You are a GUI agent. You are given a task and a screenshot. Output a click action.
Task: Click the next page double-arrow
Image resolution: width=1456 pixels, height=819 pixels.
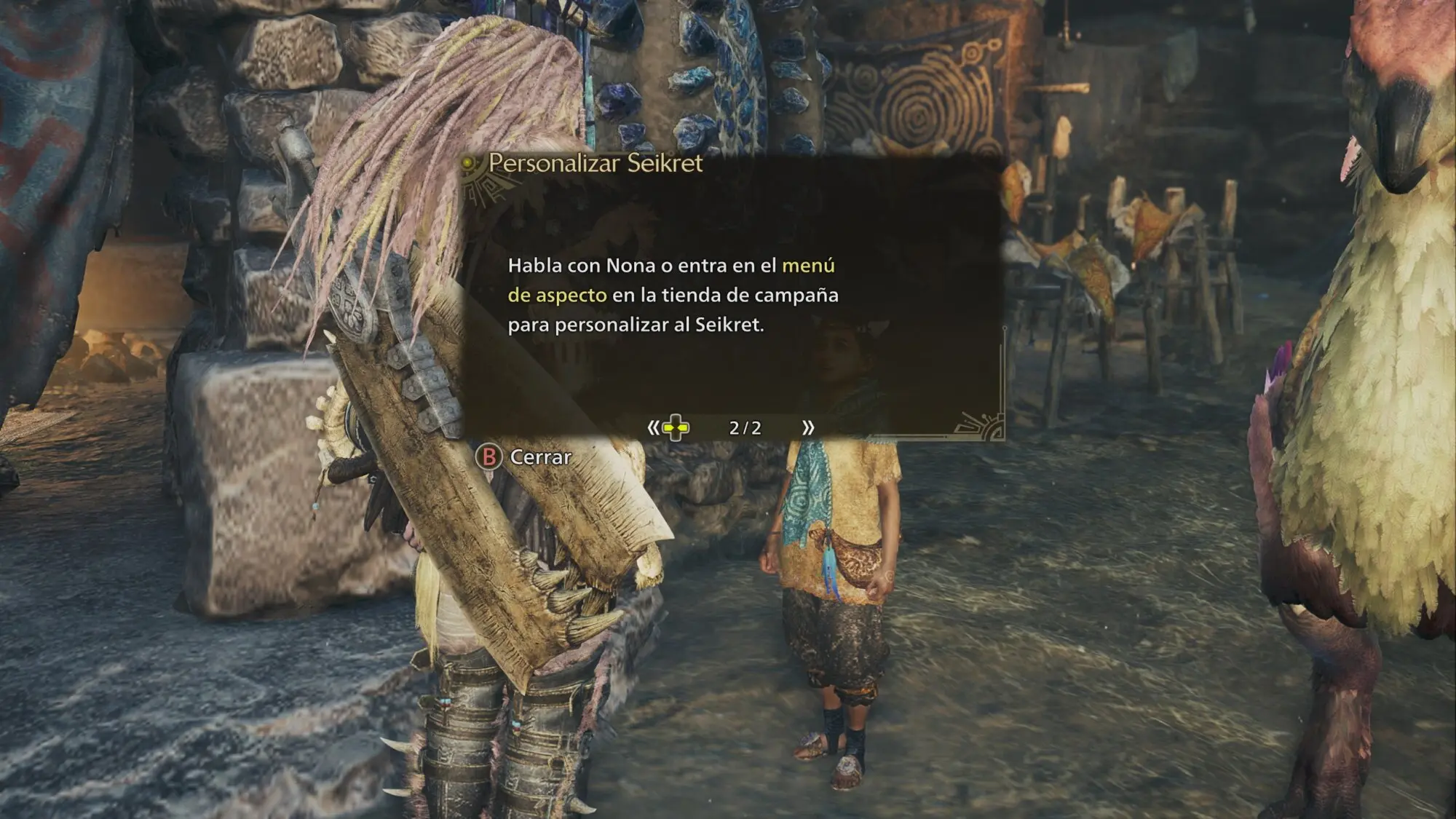[807, 427]
